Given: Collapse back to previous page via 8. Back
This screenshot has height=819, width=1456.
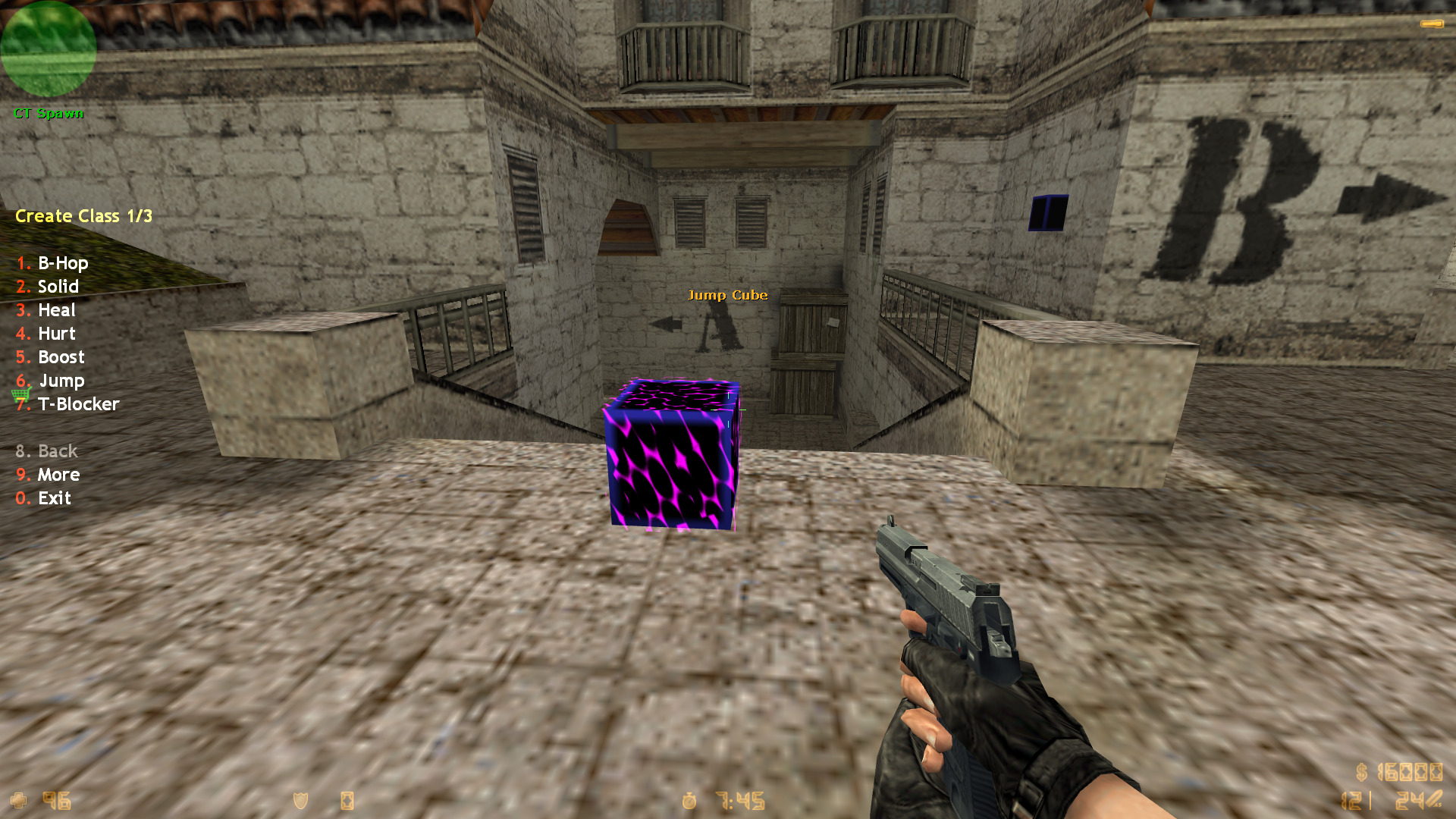Looking at the screenshot, I should pos(46,450).
